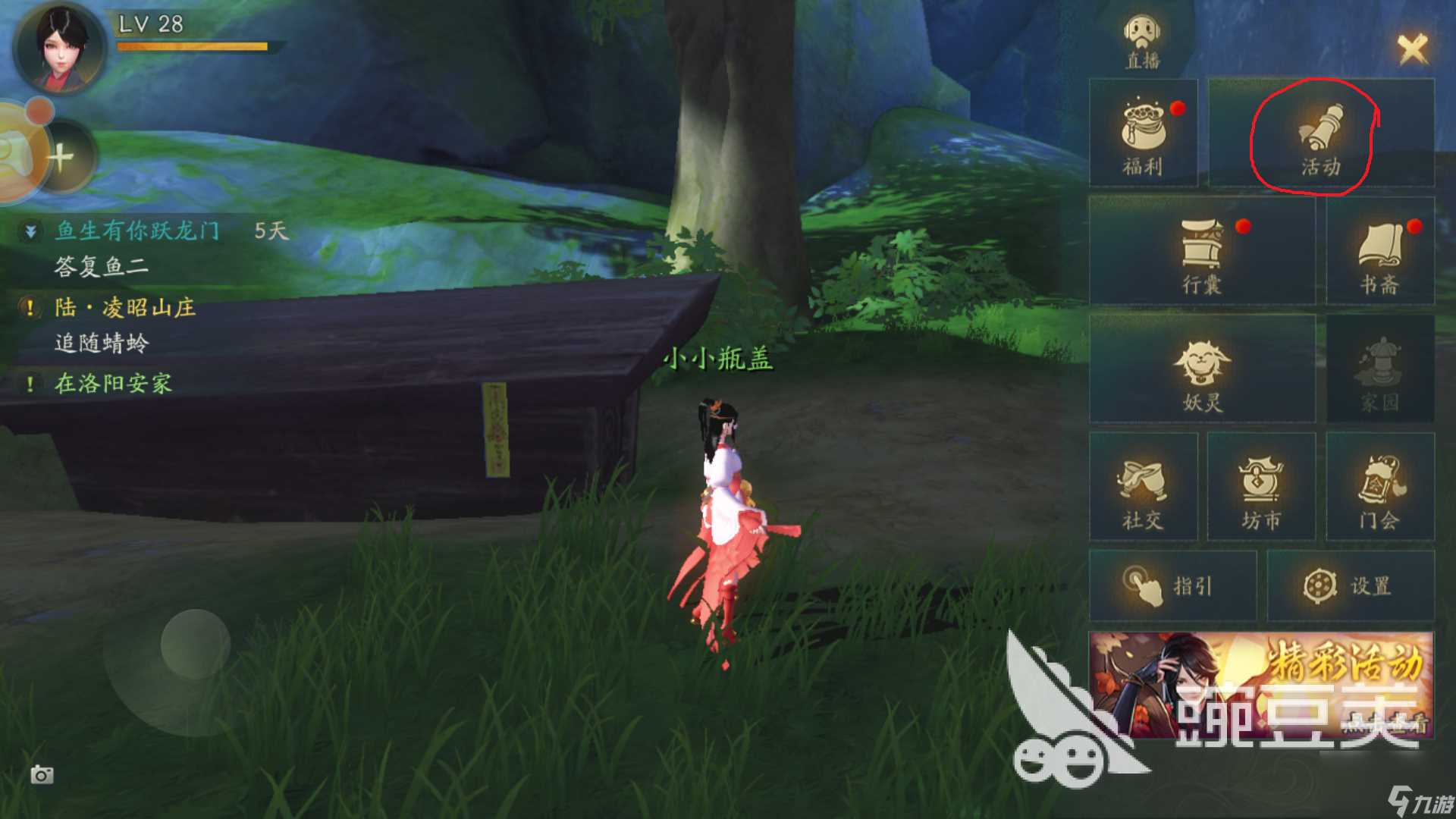Viewport: 1456px width, 819px height.
Task: Open the 家园 homestead menu
Action: [x=1379, y=370]
